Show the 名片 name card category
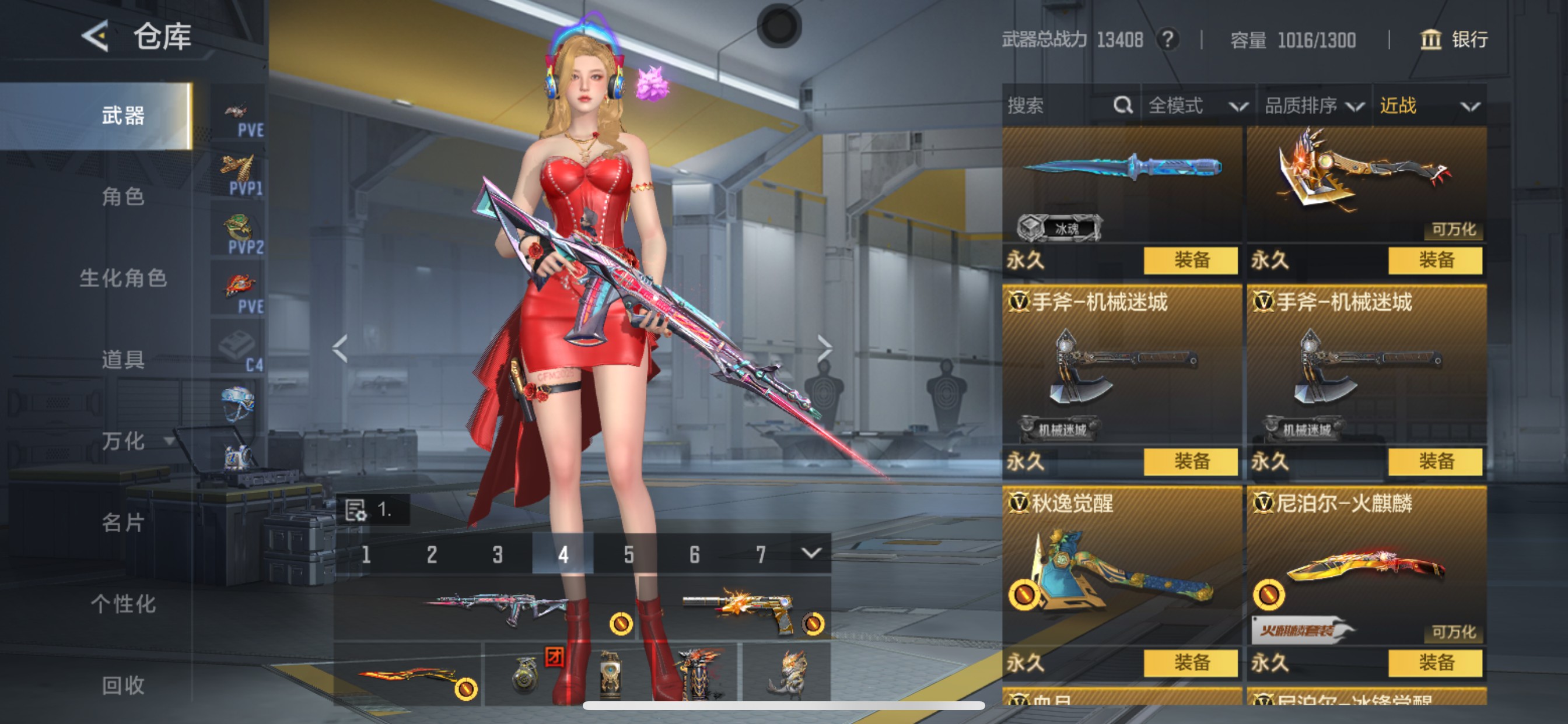Image resolution: width=1568 pixels, height=724 pixels. coord(123,522)
